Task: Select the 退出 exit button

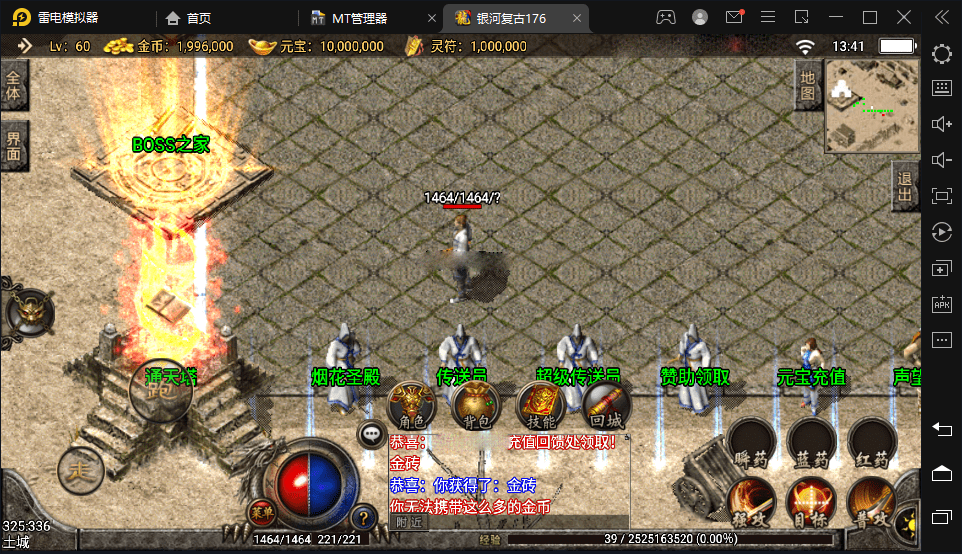Action: point(905,186)
